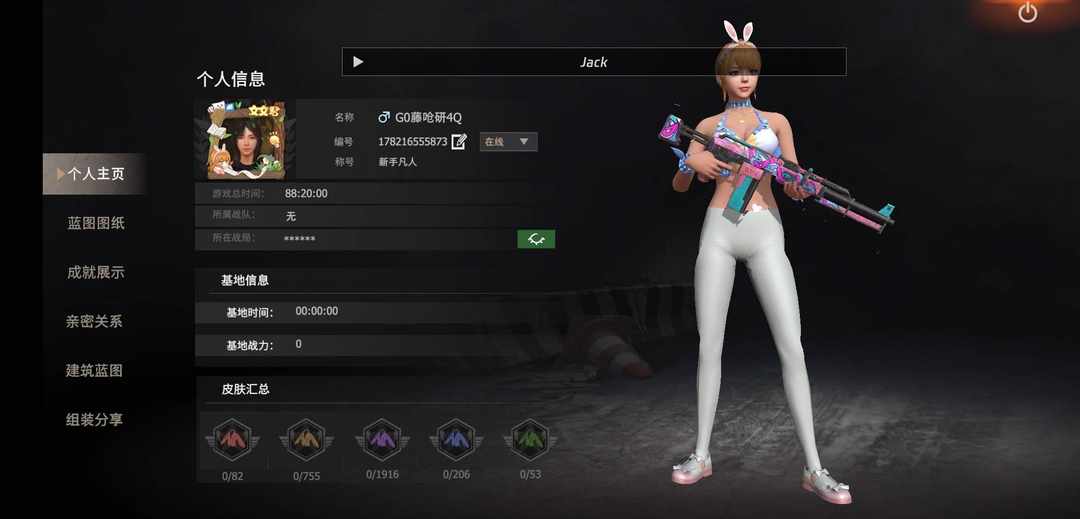
Task: Open the 在线 status dropdown
Action: (x=508, y=142)
